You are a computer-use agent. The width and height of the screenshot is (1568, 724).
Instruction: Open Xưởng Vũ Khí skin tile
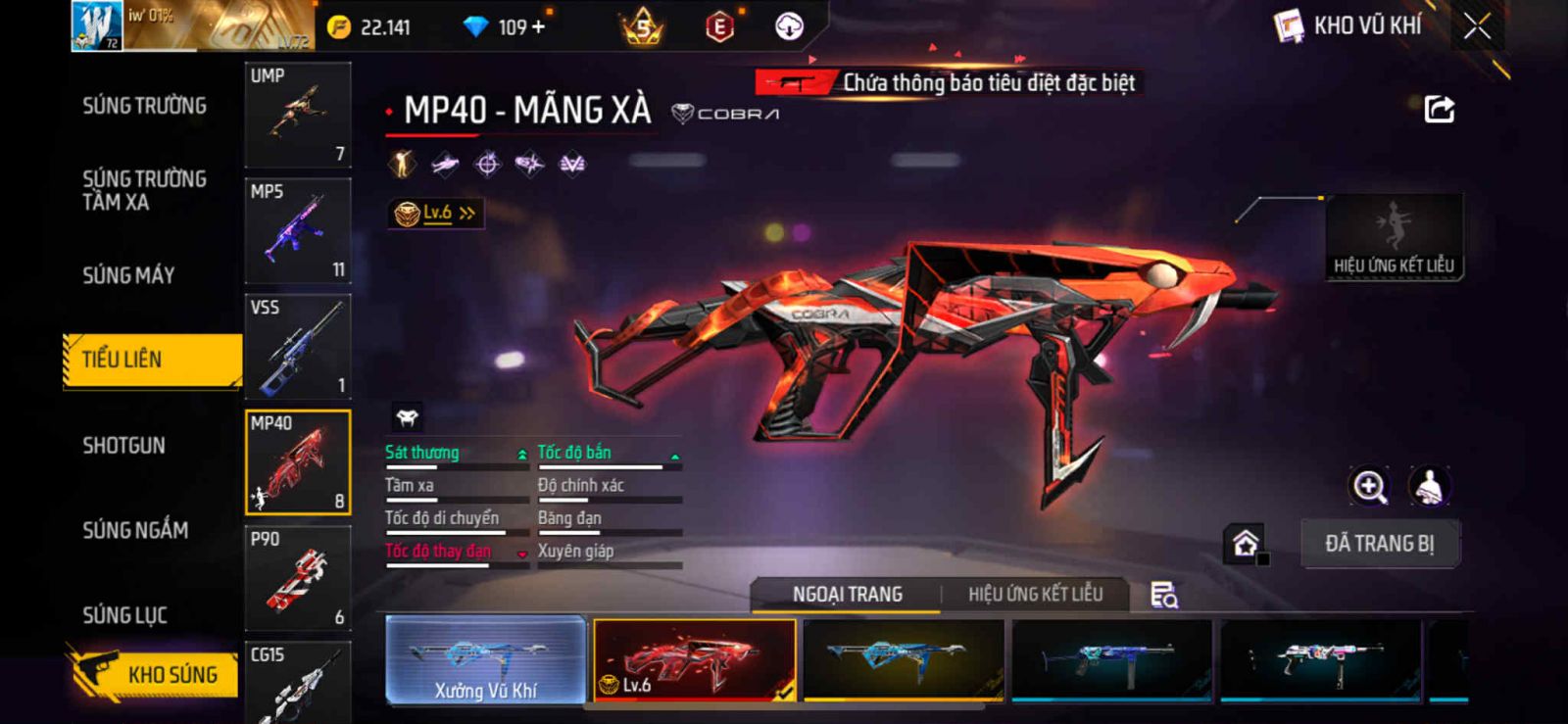(486, 659)
